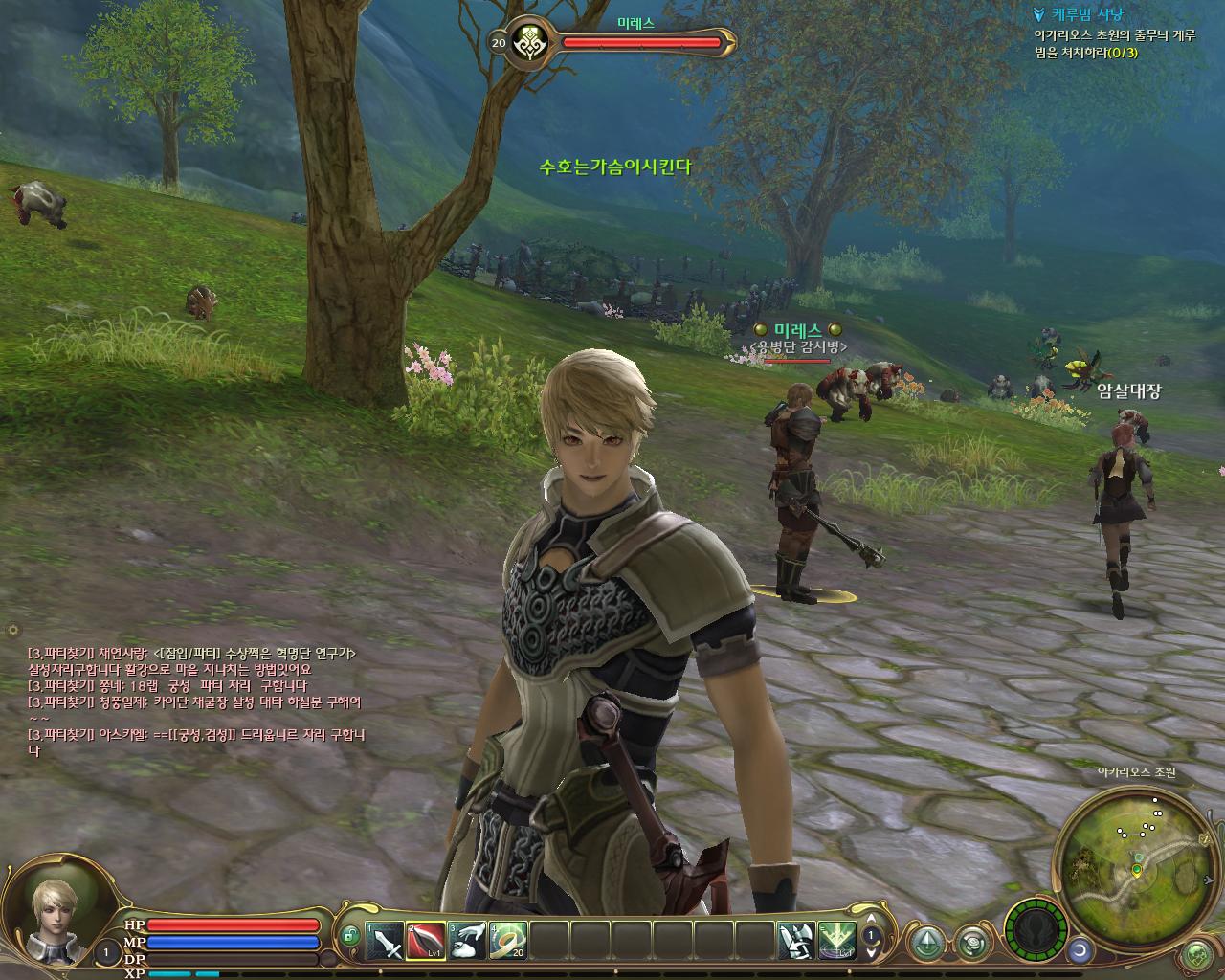
Task: Activate the armored figure skill on the hotbar
Action: point(796,942)
